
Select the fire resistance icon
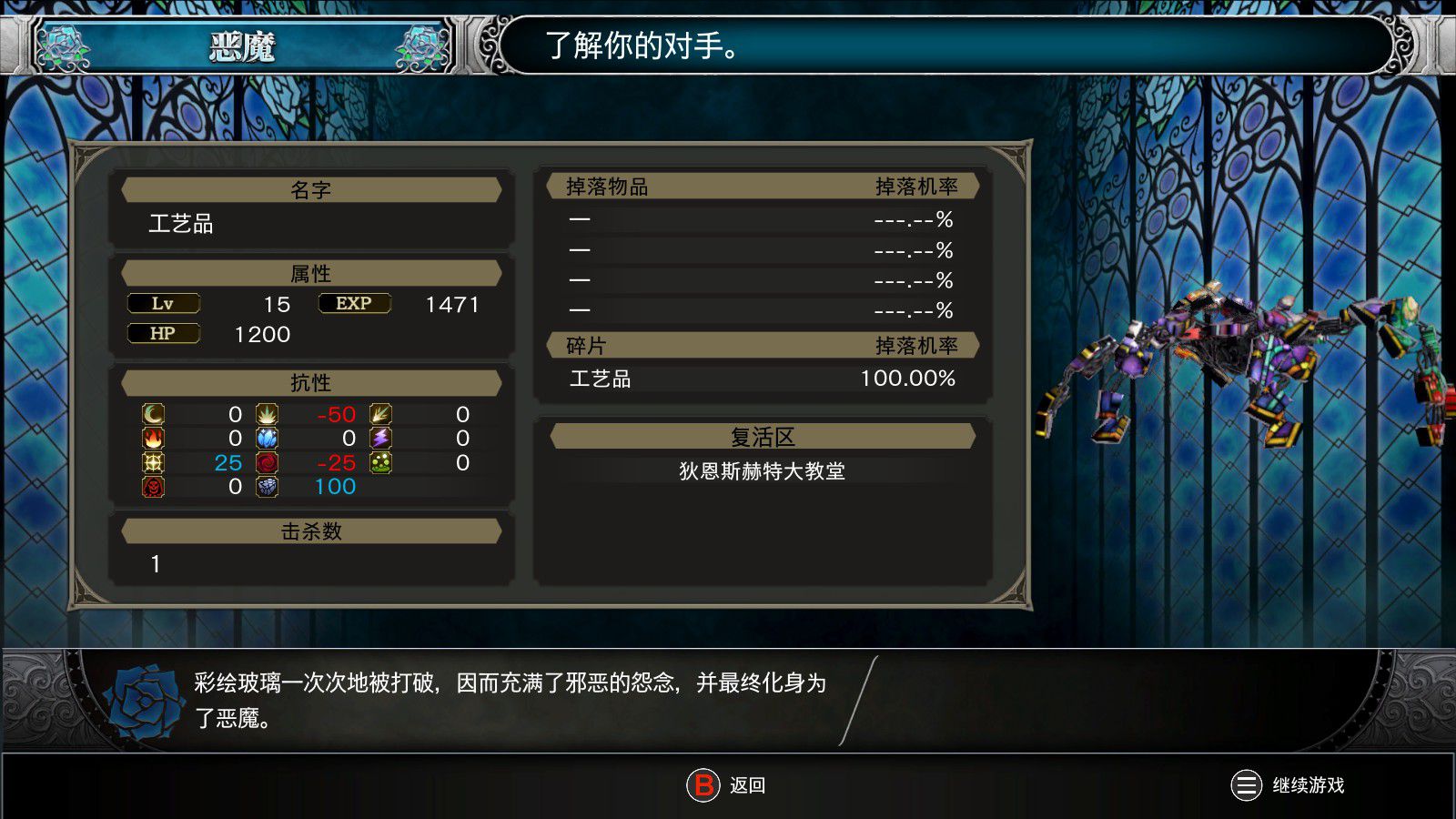coord(153,439)
